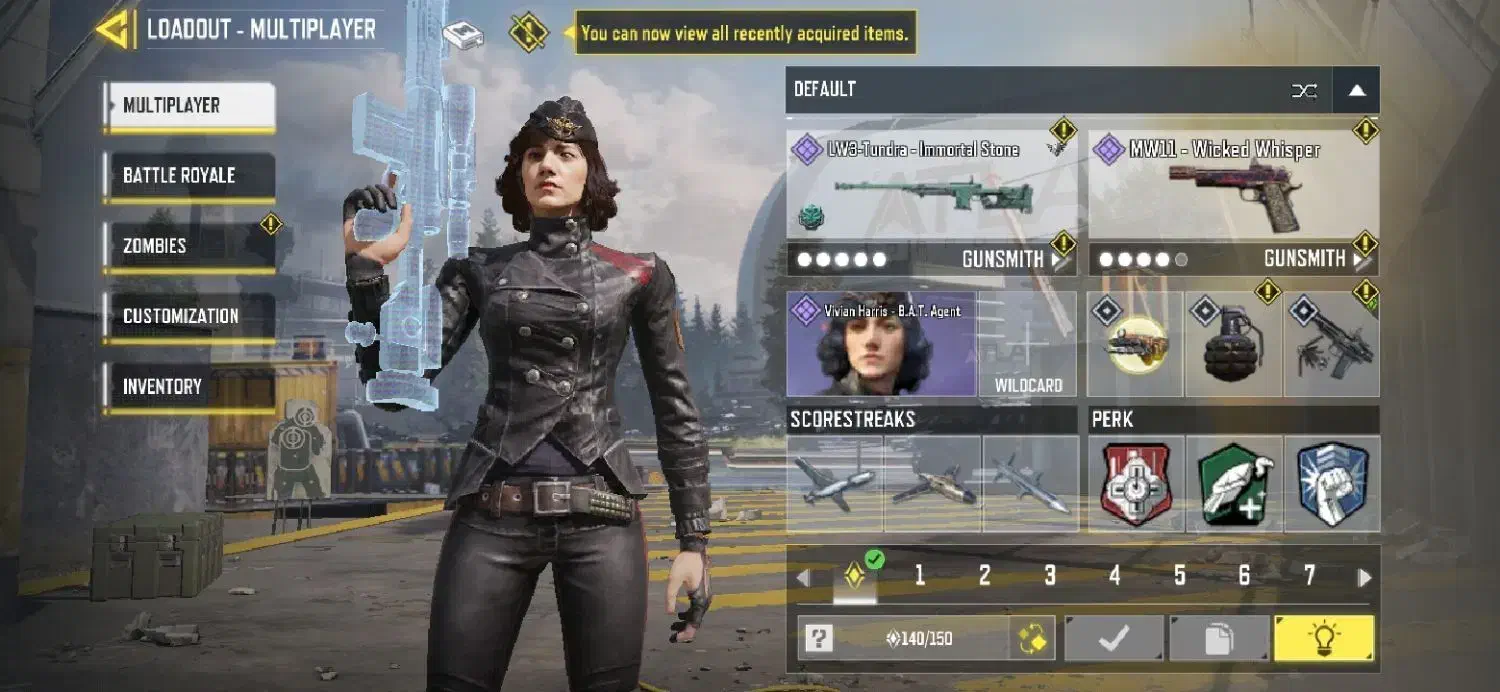Click the shuffle icon in Default bar
This screenshot has width=1500, height=692.
(1304, 90)
